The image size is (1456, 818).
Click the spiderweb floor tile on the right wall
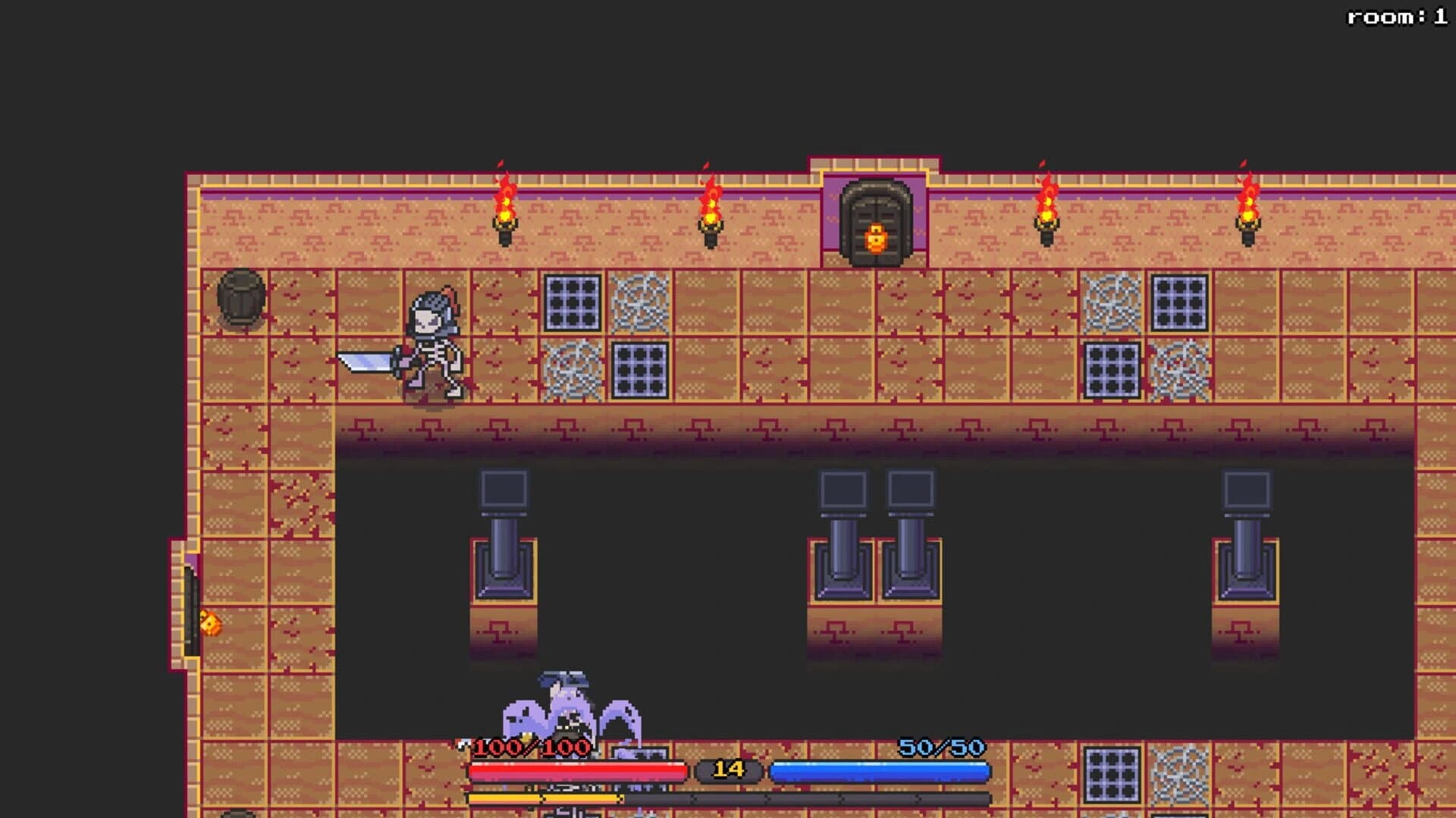[x=1112, y=303]
